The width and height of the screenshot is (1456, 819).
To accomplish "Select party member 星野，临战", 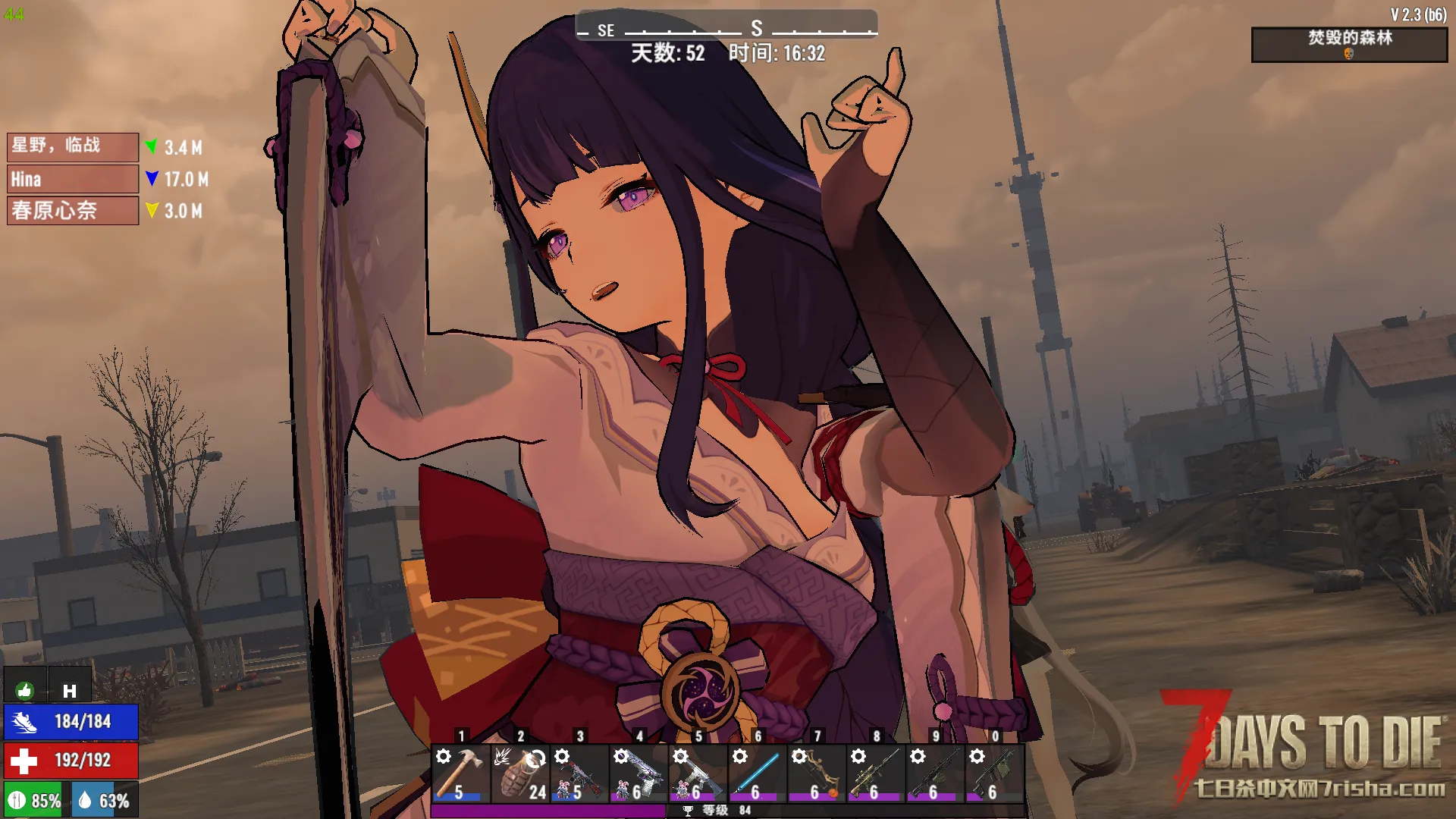I will tap(72, 146).
